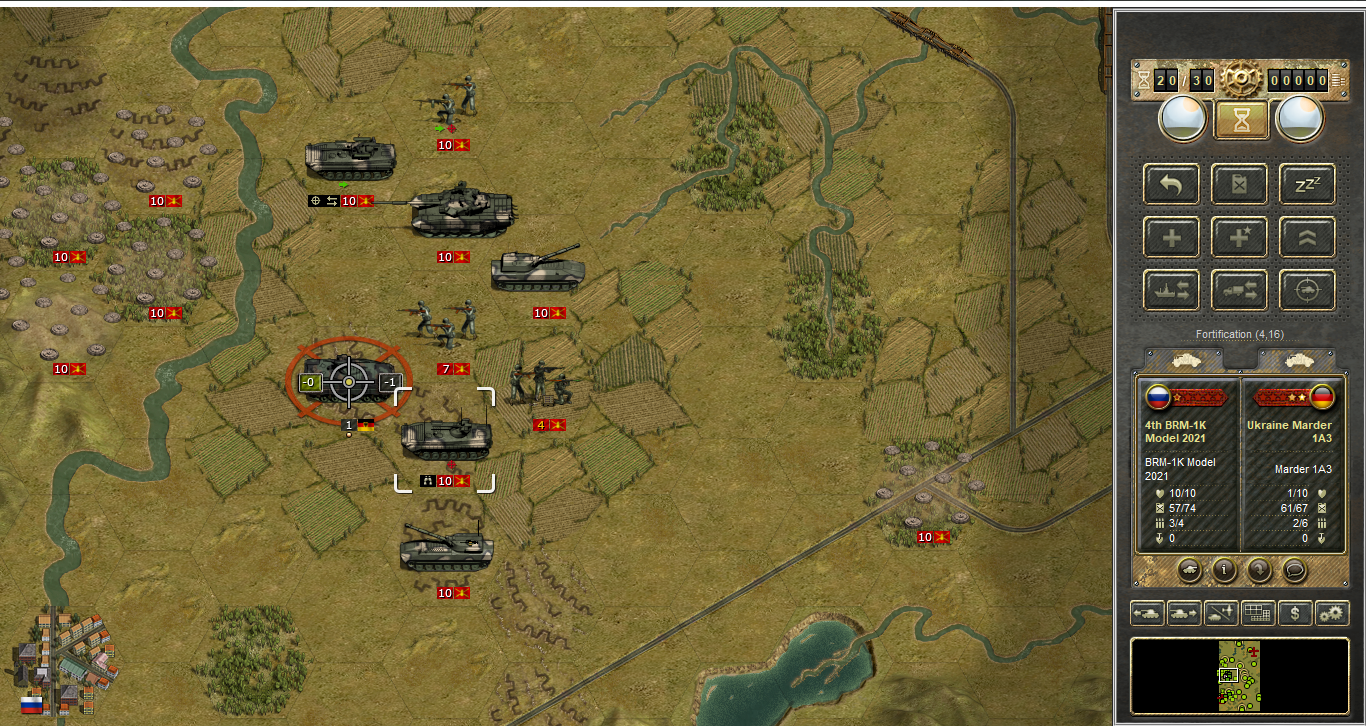Image resolution: width=1366 pixels, height=726 pixels.
Task: Undo the last move with the arrow button
Action: (x=1172, y=184)
